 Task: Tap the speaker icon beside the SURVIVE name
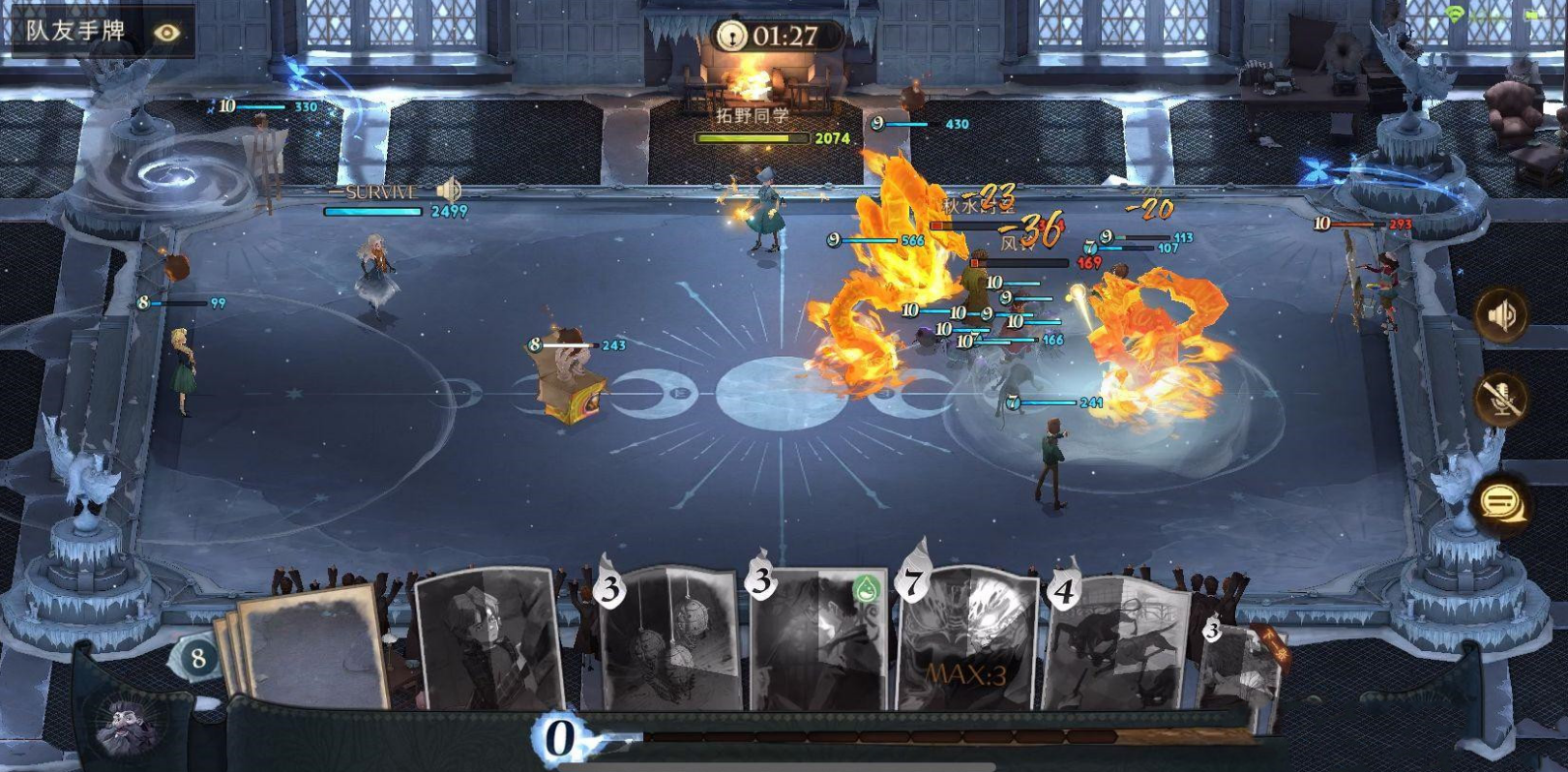coord(448,190)
